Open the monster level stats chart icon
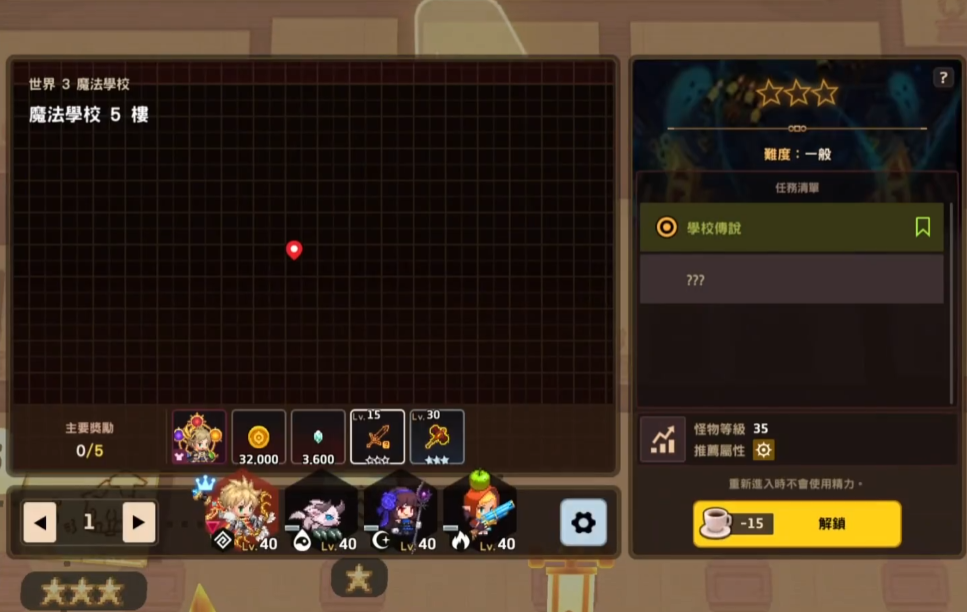Screen dimensions: 967x612 point(662,439)
